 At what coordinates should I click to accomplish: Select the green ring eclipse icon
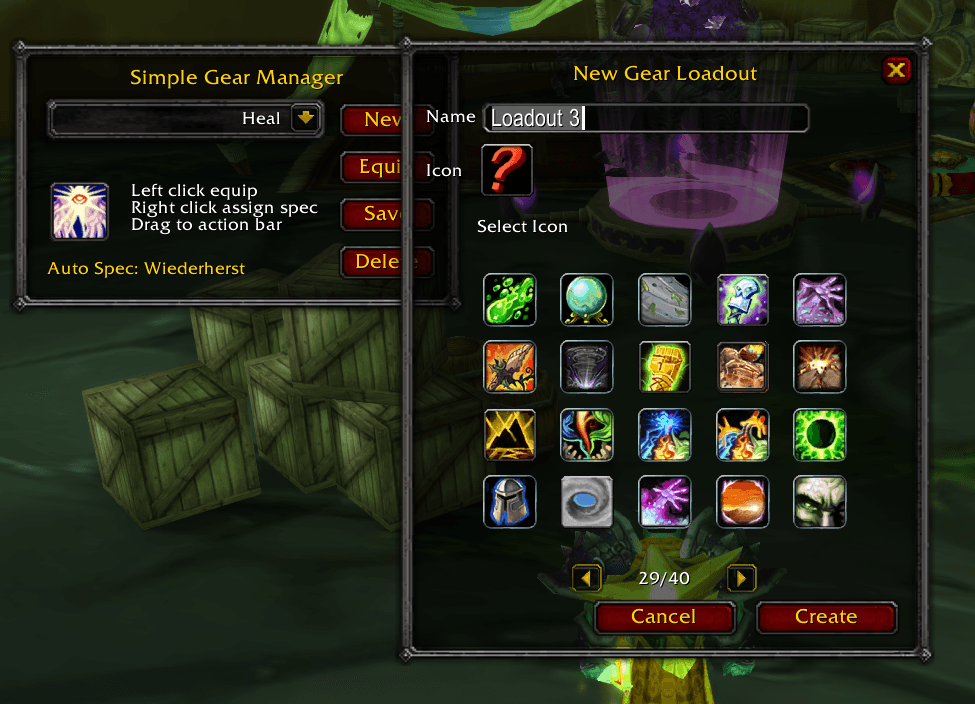819,434
